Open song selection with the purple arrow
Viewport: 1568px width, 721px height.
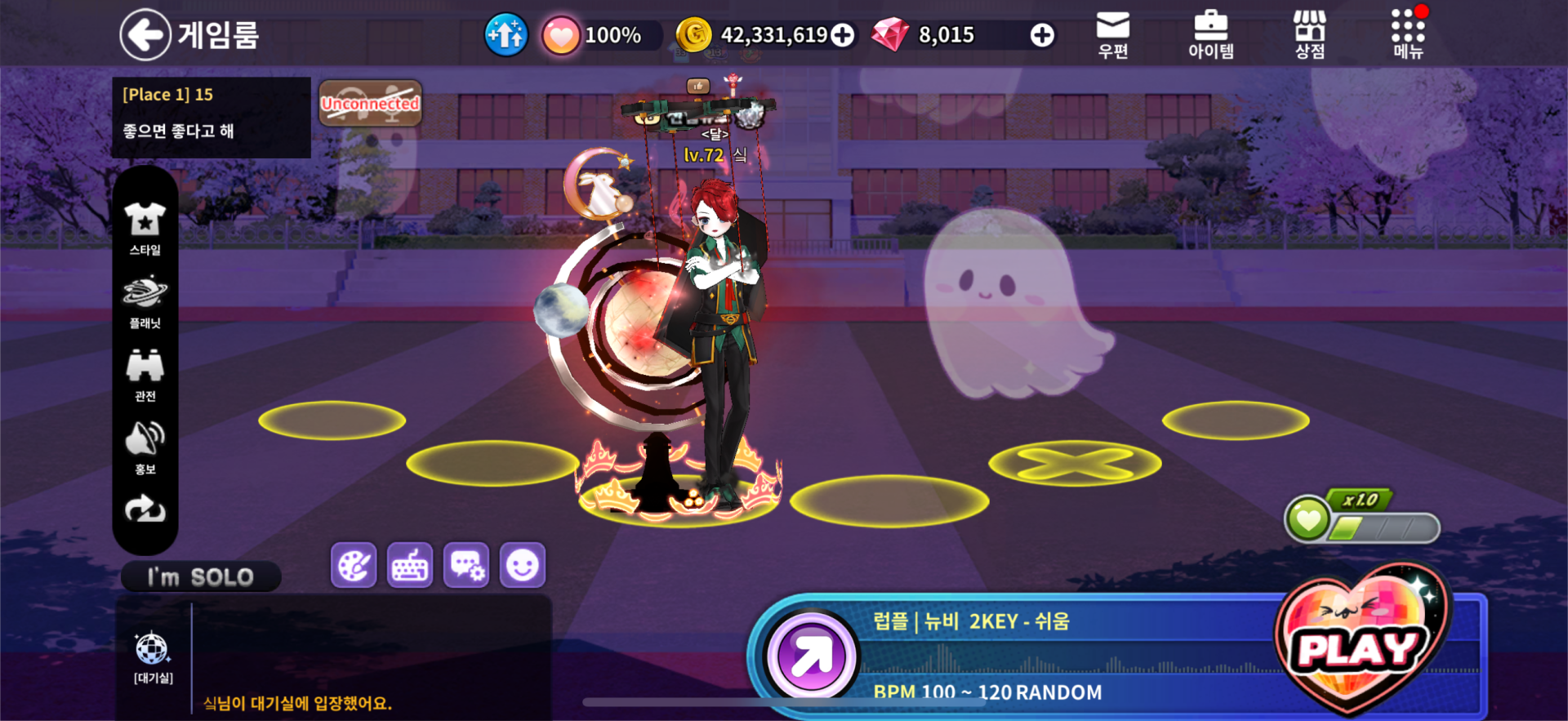click(811, 656)
